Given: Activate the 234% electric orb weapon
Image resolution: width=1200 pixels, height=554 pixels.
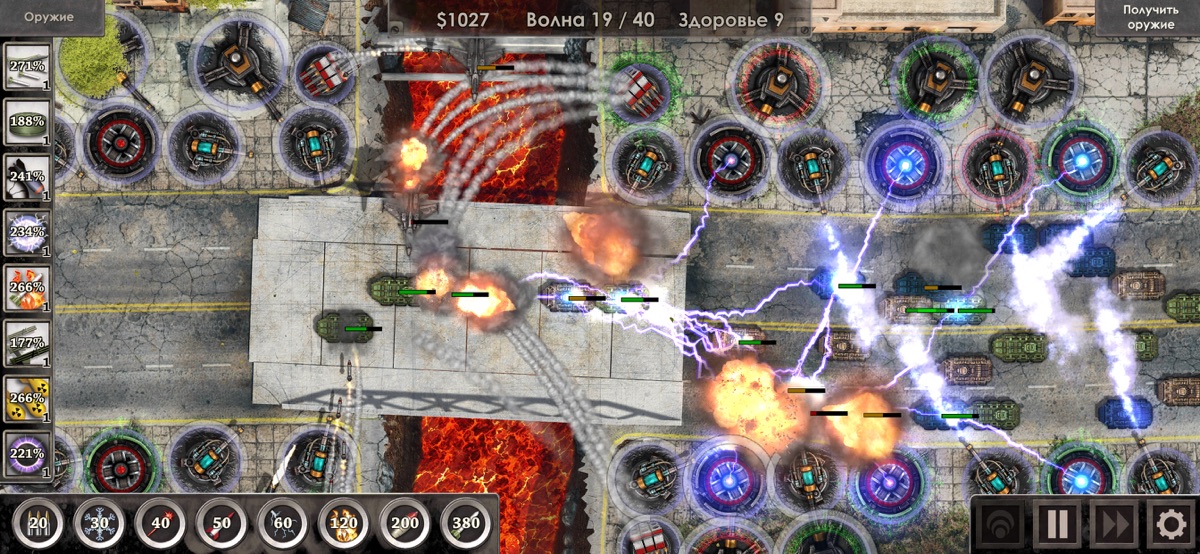Looking at the screenshot, I should coord(27,232).
